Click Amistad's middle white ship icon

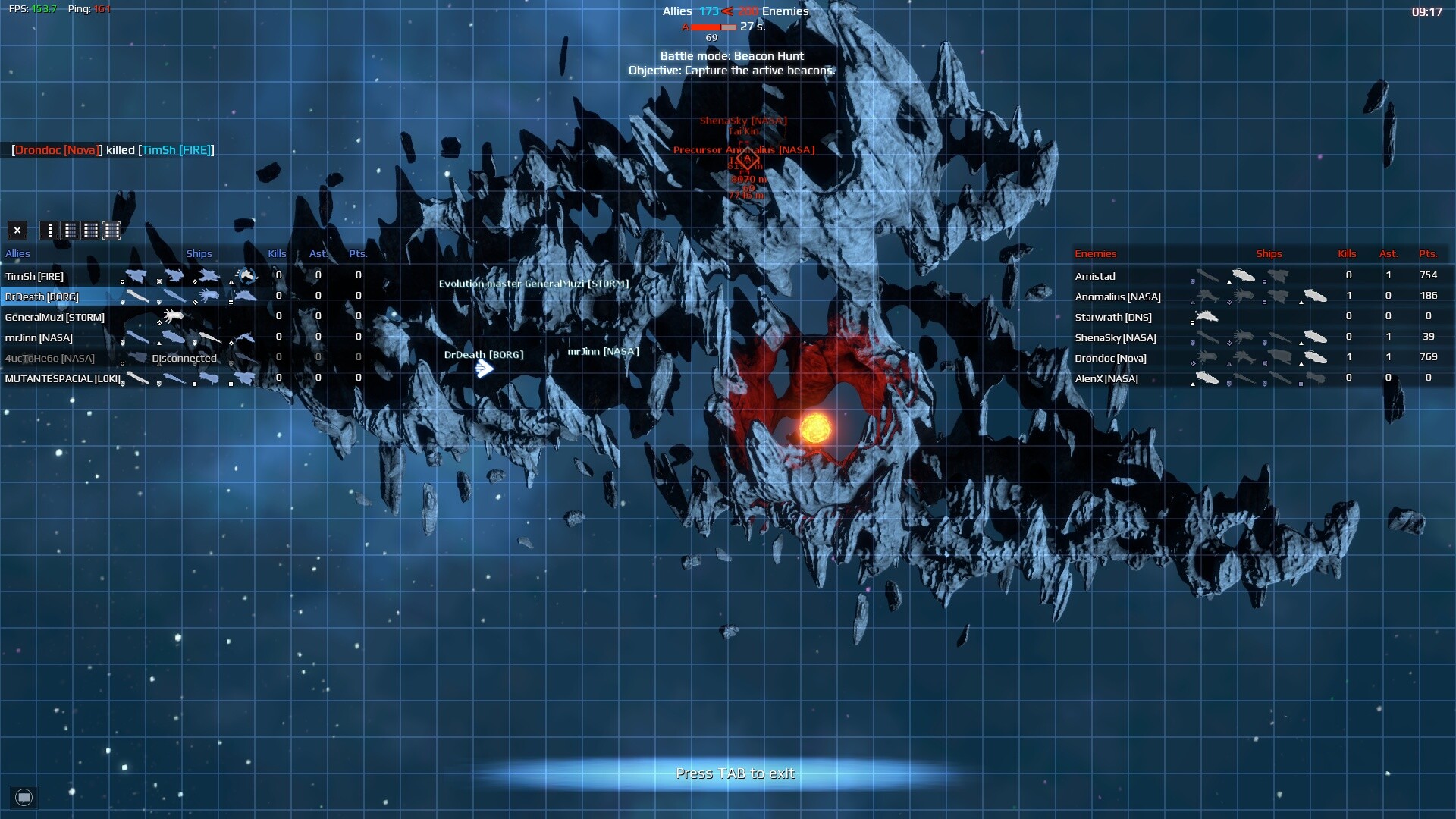1244,275
